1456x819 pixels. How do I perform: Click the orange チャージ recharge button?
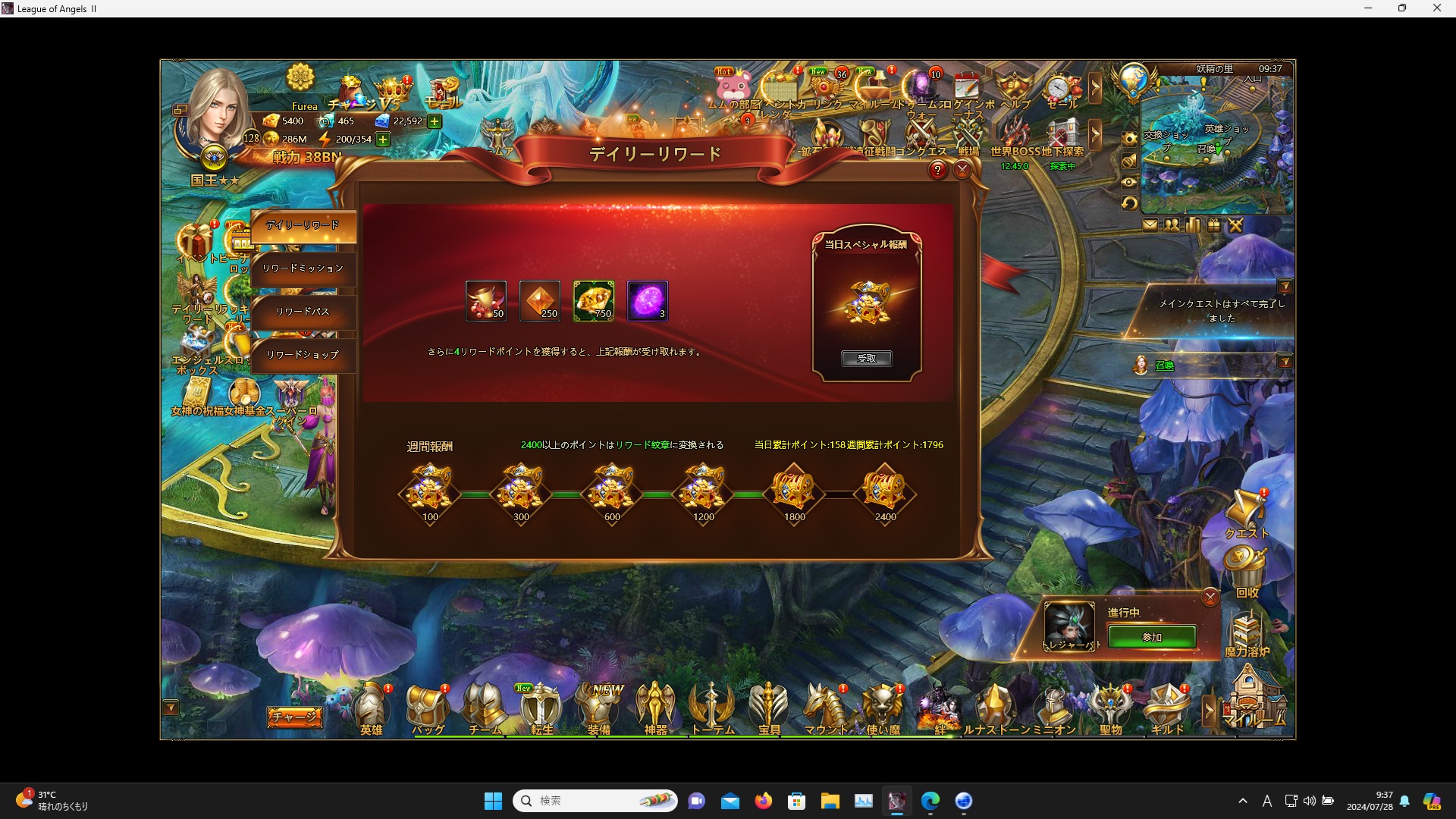(x=294, y=717)
